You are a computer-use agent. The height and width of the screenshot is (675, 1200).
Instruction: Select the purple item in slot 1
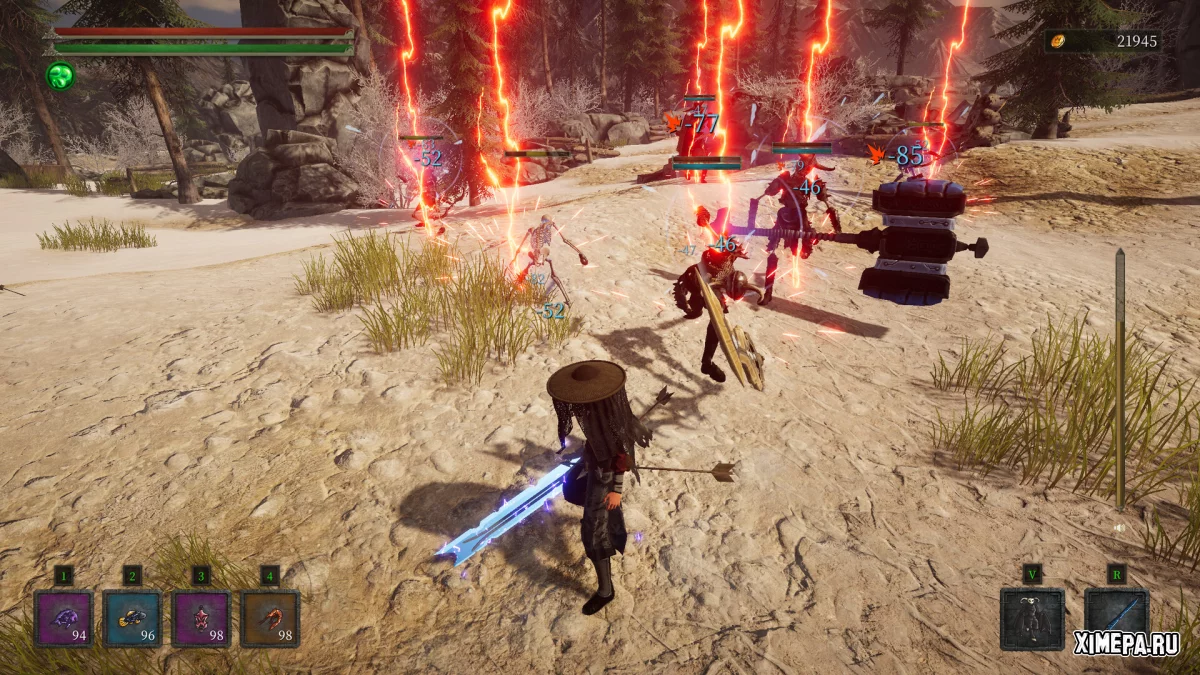tap(64, 618)
